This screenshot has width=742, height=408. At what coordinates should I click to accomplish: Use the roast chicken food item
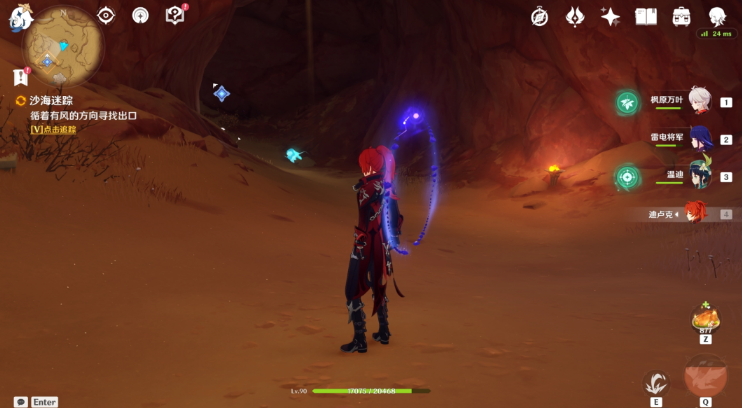point(706,319)
